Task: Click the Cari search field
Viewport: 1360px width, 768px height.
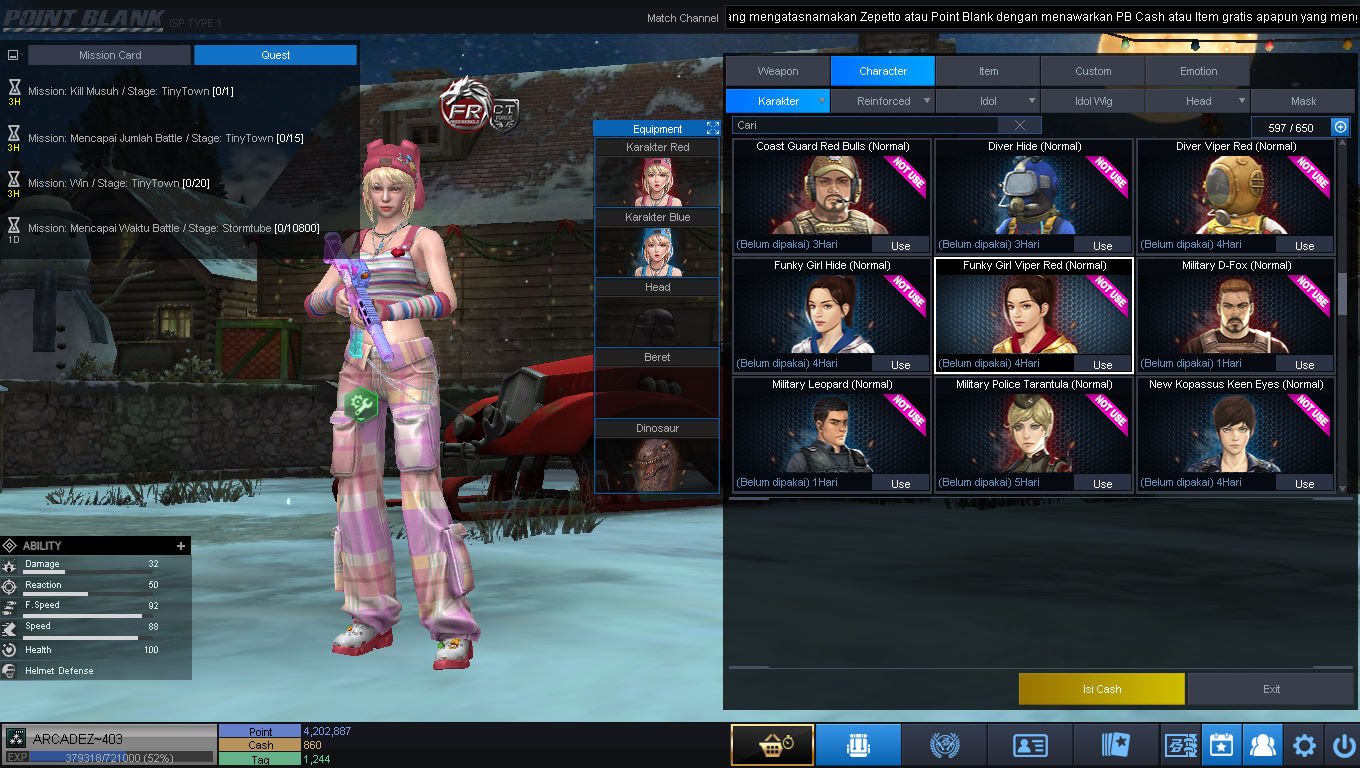Action: (x=865, y=125)
